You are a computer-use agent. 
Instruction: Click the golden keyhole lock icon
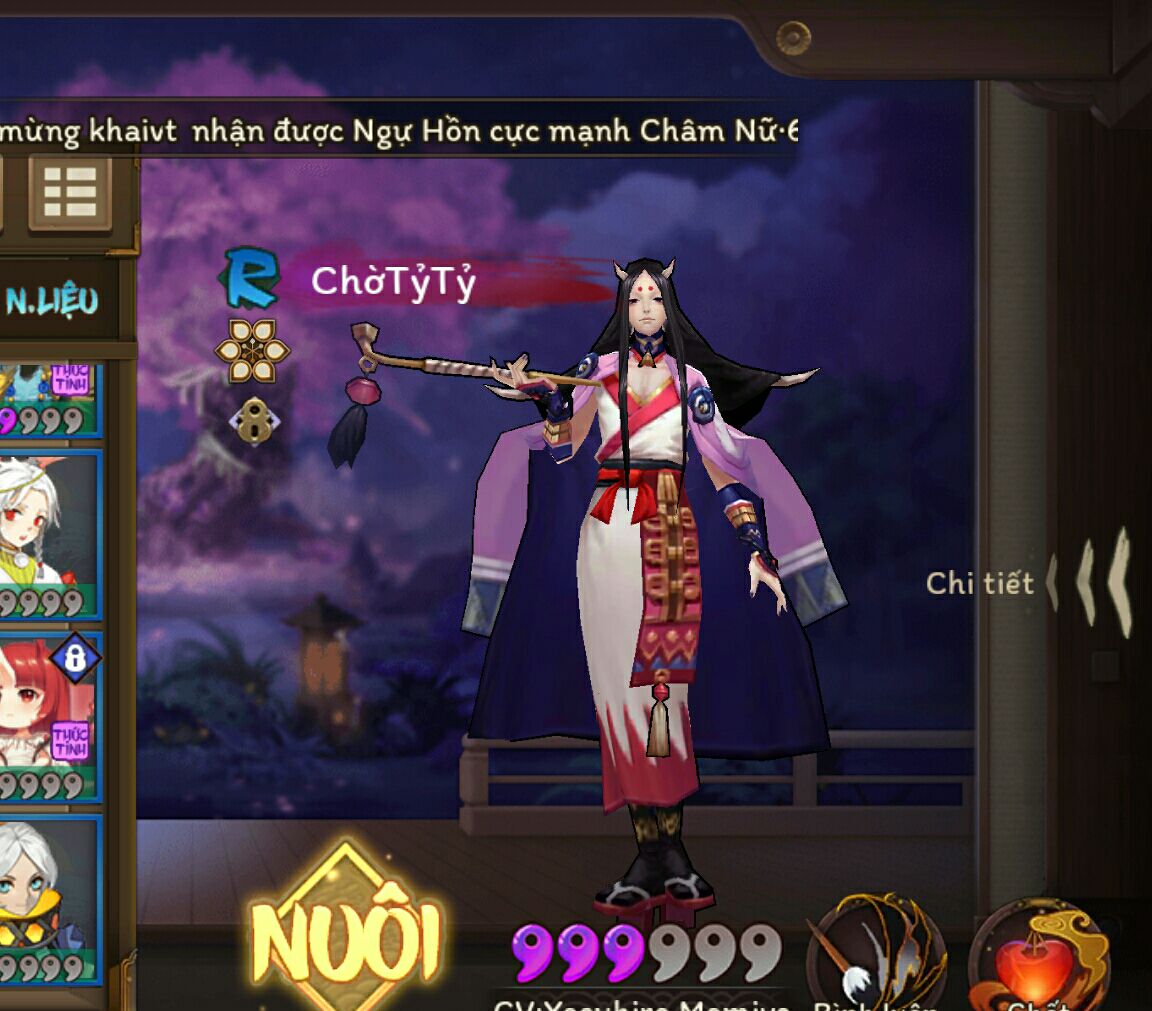(252, 422)
